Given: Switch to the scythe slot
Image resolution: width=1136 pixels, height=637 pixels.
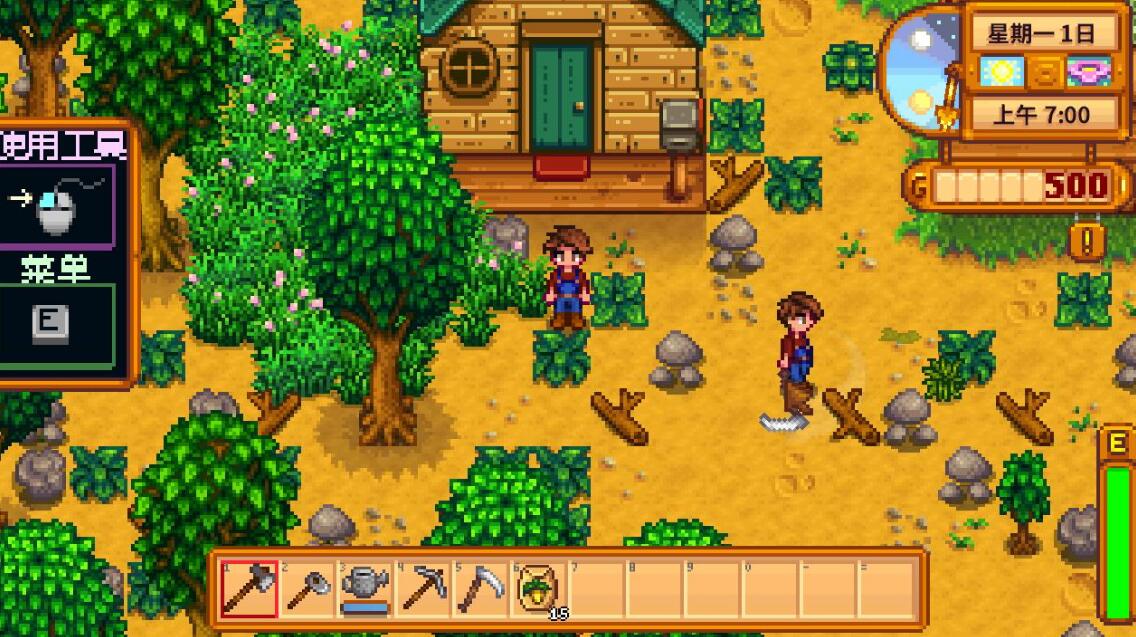Looking at the screenshot, I should pos(481,589).
